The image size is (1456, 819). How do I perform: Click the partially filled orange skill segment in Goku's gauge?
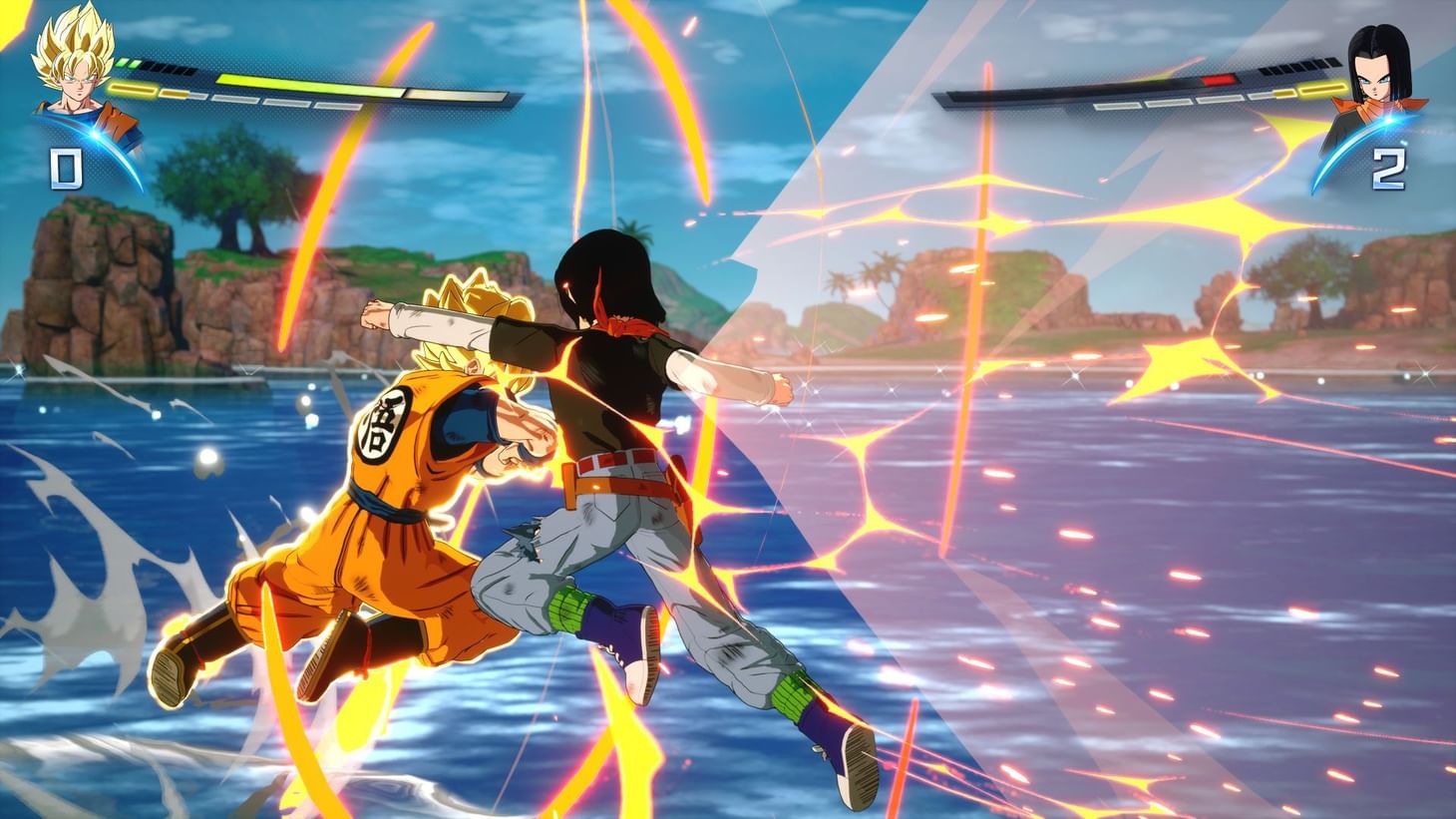point(177,92)
